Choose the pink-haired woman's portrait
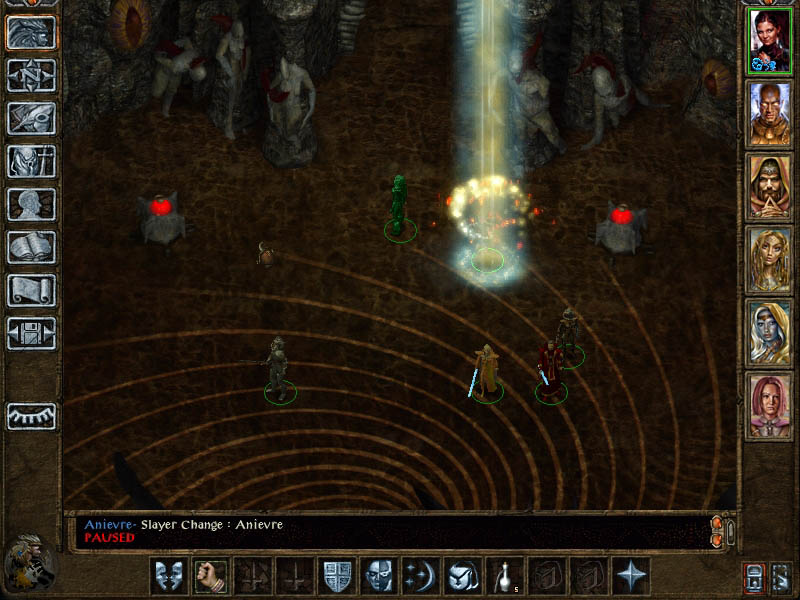The height and width of the screenshot is (600, 800). coord(769,406)
